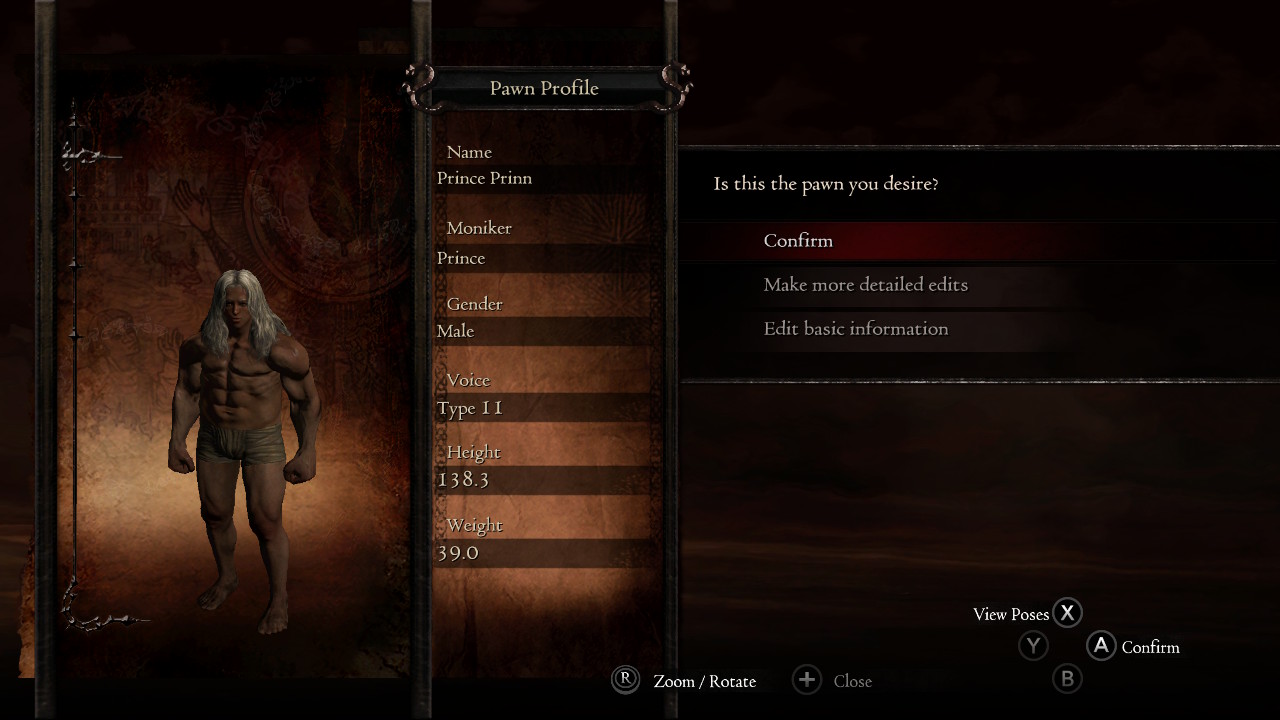Viewport: 1280px width, 720px height.
Task: Choose Make more detailed edits
Action: coord(865,285)
